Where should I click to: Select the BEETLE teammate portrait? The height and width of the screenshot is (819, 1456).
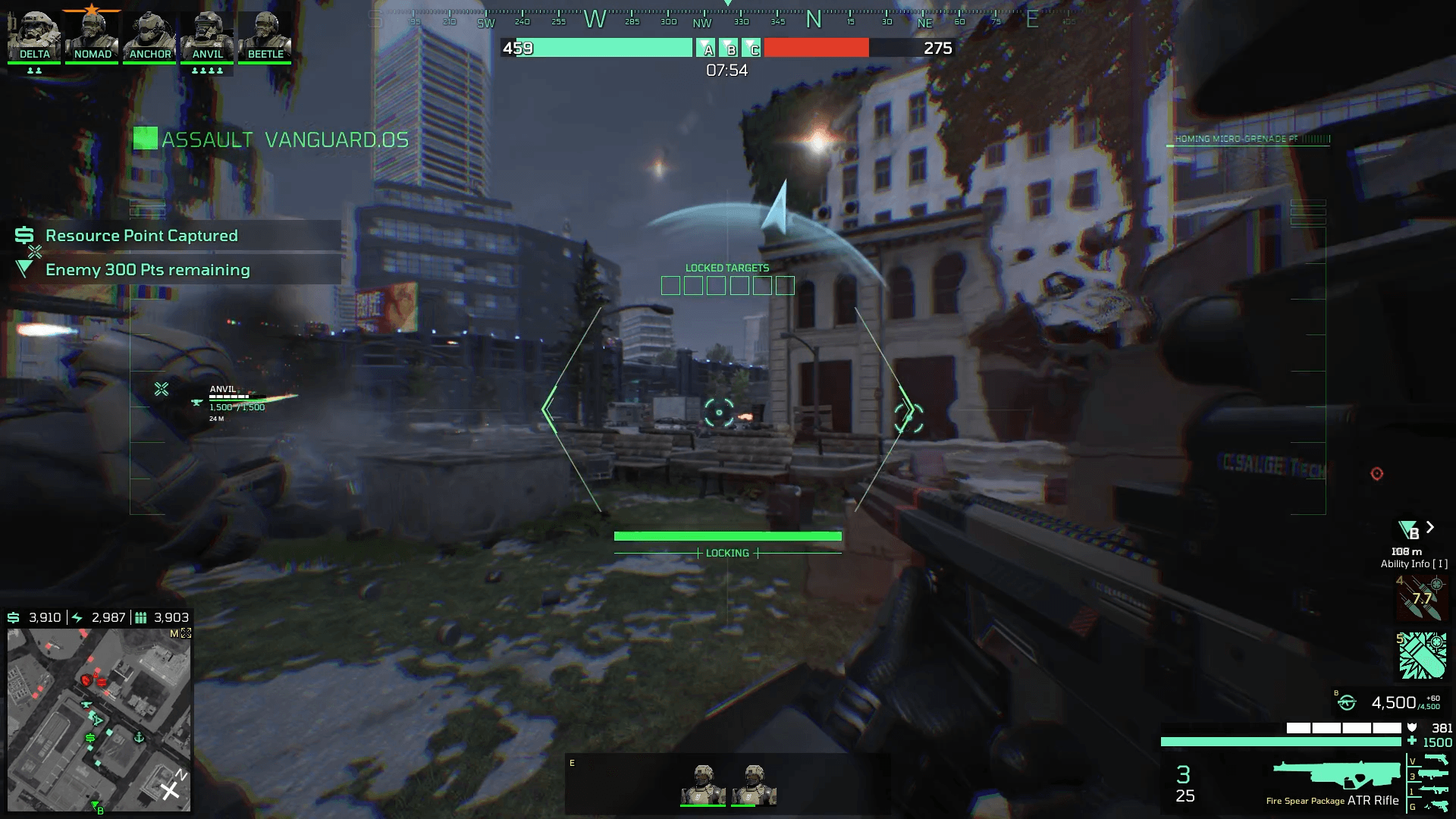265,36
